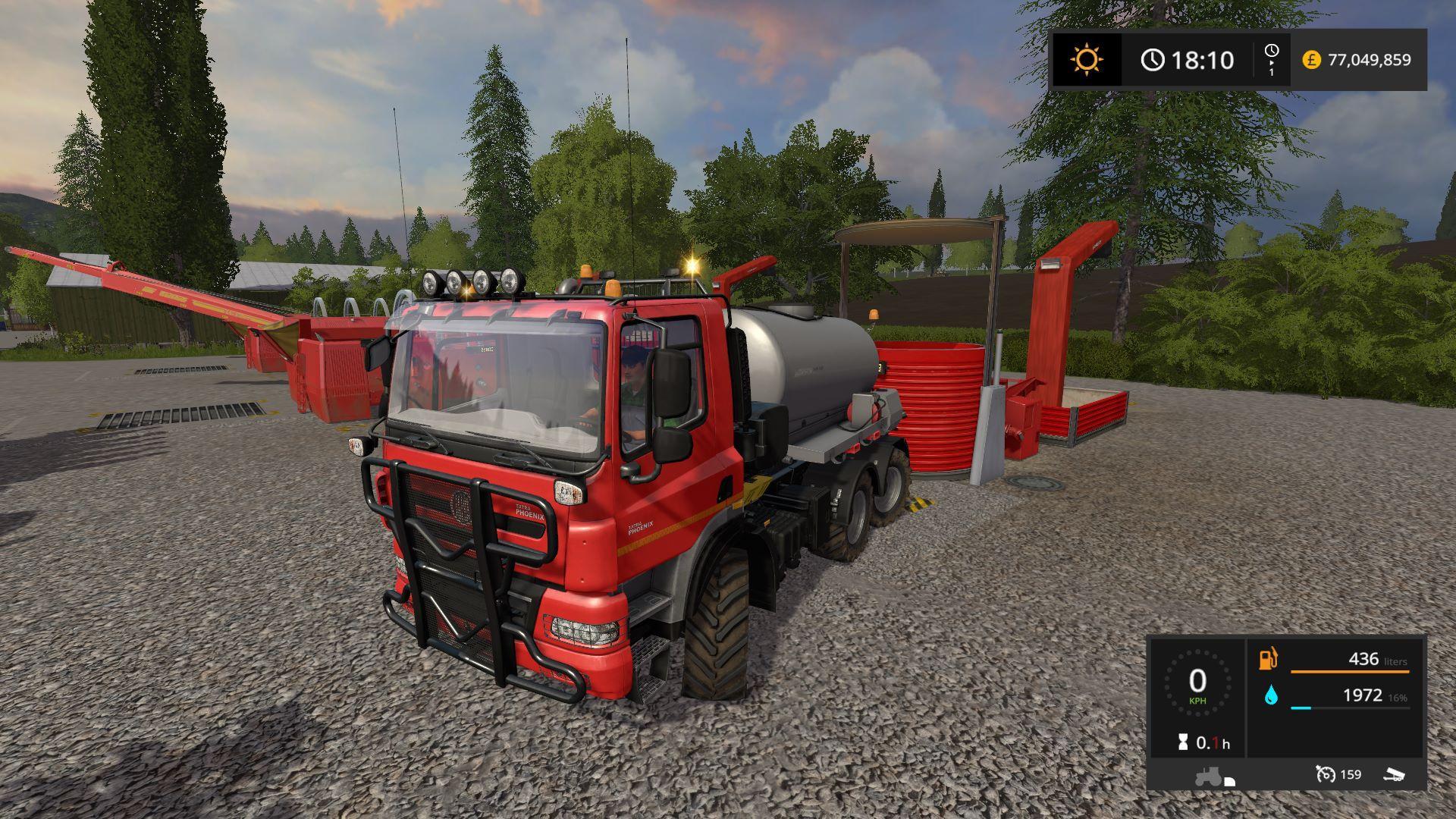The width and height of the screenshot is (1456, 819).
Task: Click the grey tractor vehicle icon
Action: click(x=1210, y=777)
